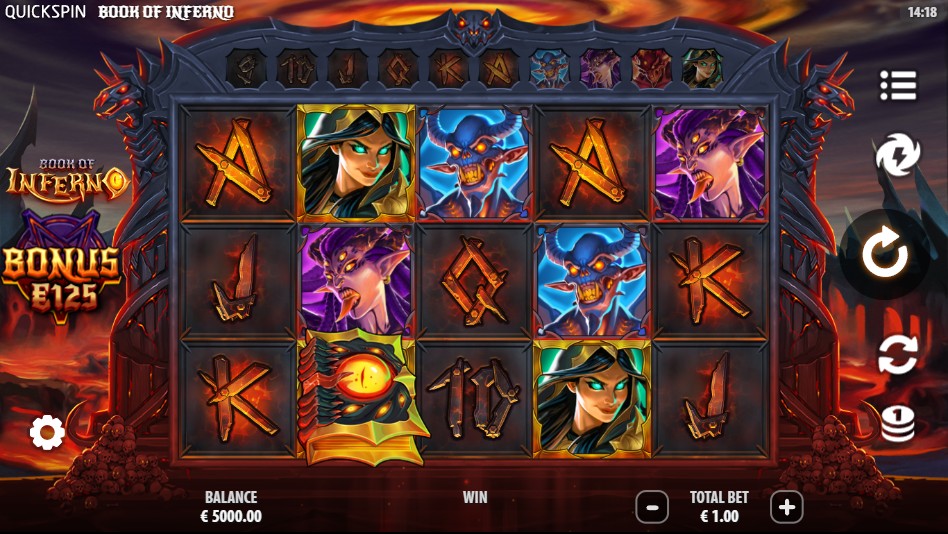Increase total bet with the plus button
The width and height of the screenshot is (948, 534).
click(786, 507)
